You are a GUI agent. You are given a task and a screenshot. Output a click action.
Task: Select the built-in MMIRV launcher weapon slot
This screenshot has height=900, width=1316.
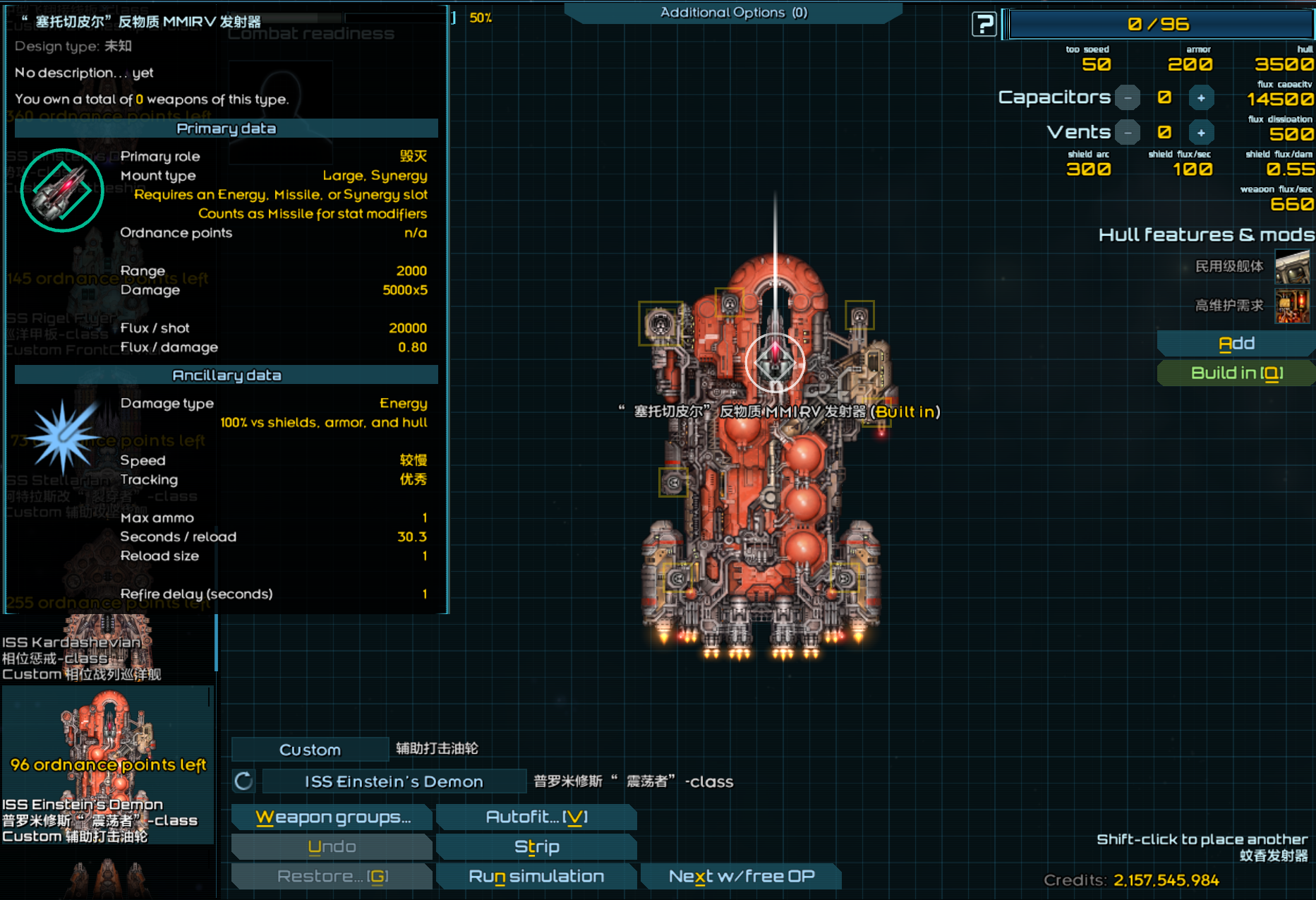pyautogui.click(x=775, y=362)
